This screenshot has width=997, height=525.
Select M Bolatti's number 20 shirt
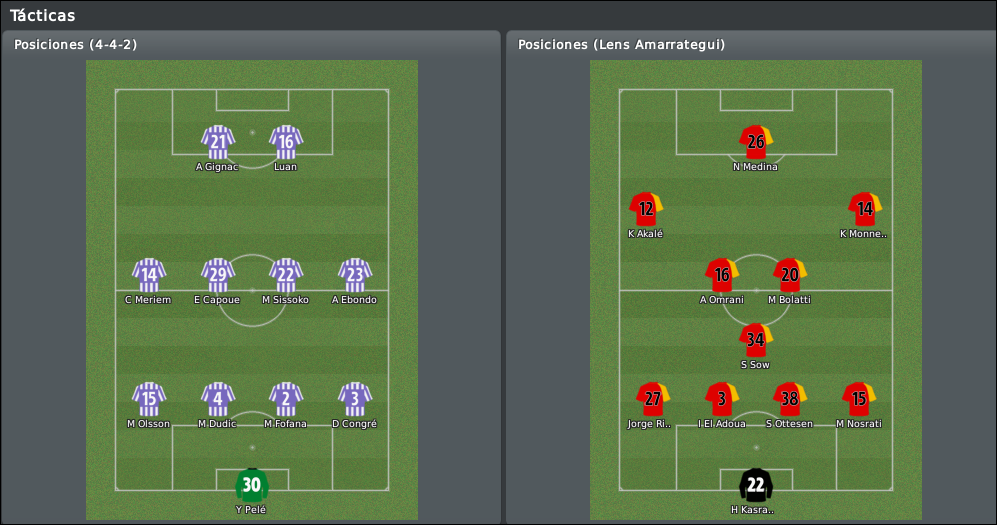(790, 275)
